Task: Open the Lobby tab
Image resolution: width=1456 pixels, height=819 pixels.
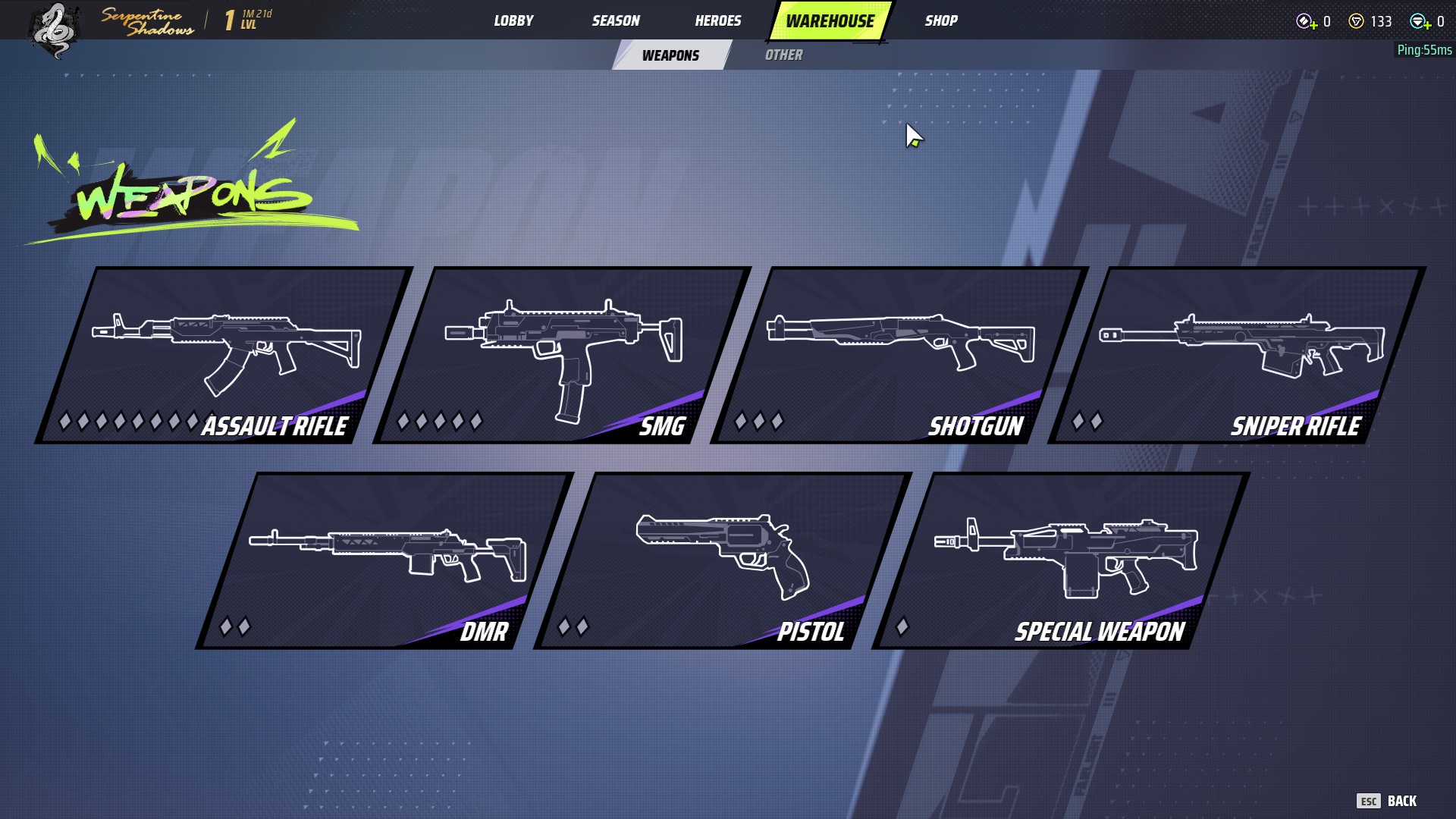Action: (513, 20)
